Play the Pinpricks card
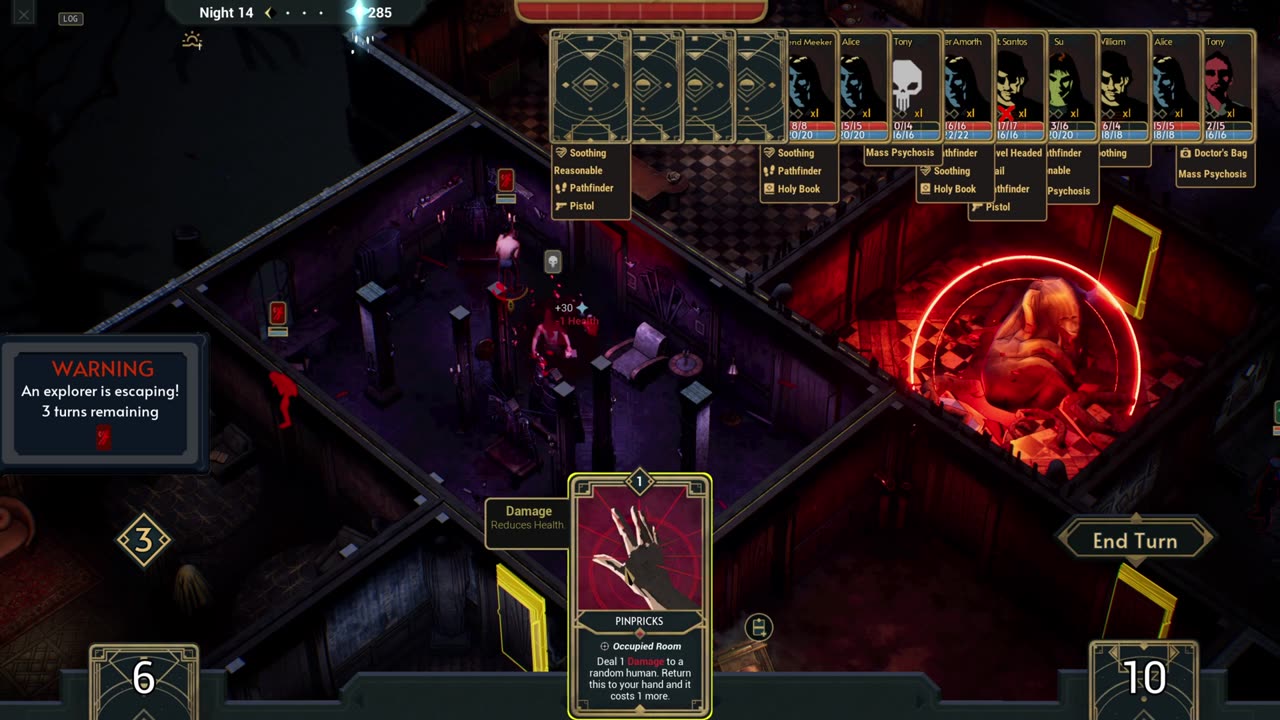Viewport: 1280px width, 720px height. click(x=640, y=595)
